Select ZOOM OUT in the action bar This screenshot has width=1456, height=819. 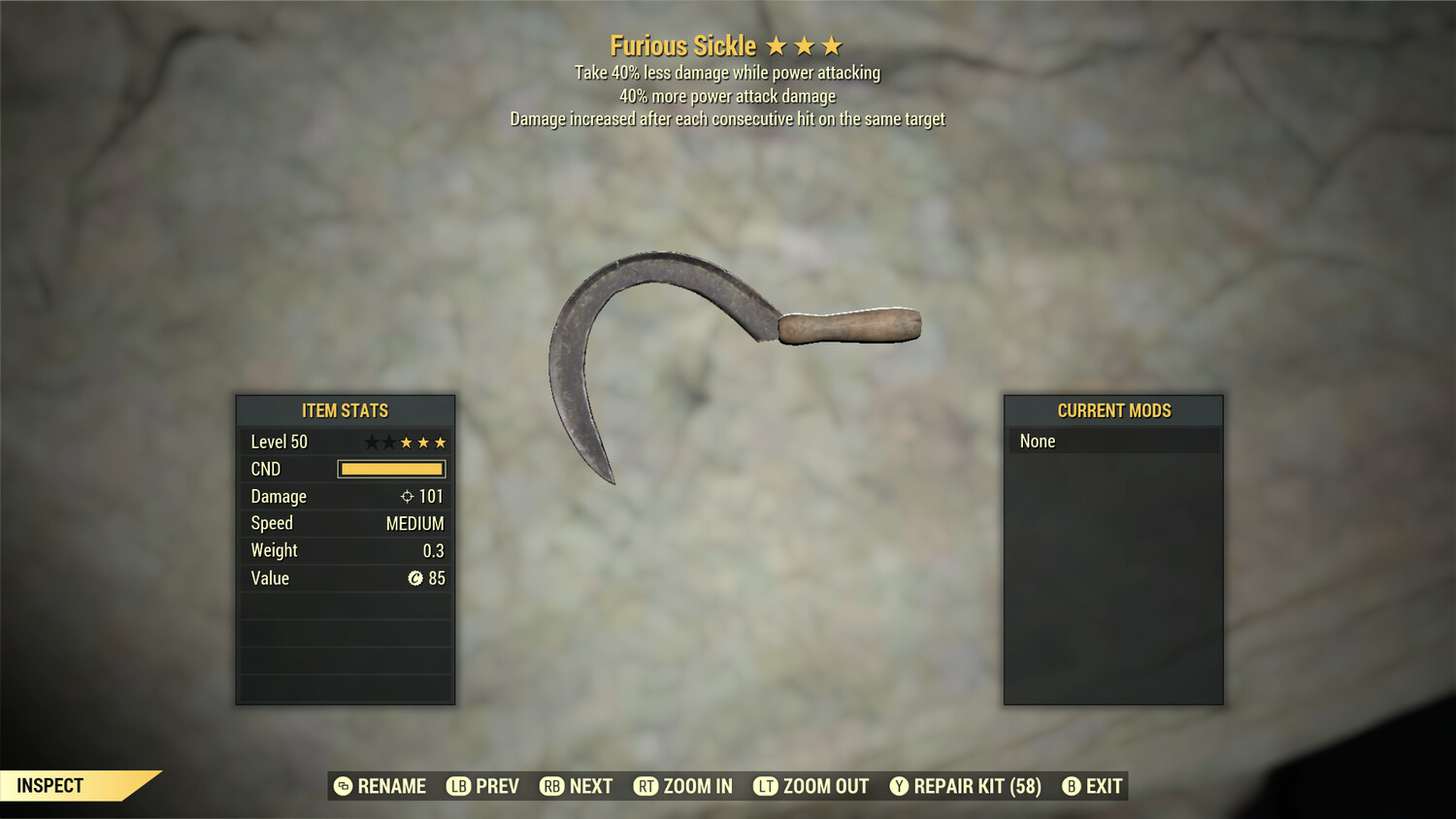coord(811,786)
